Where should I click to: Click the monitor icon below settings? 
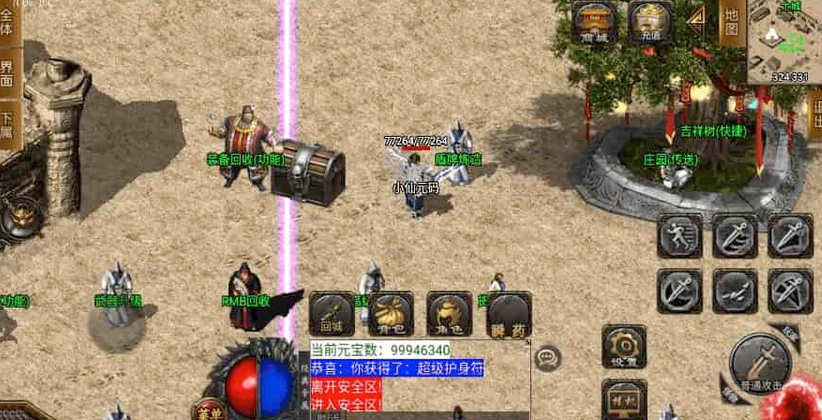pos(623,400)
